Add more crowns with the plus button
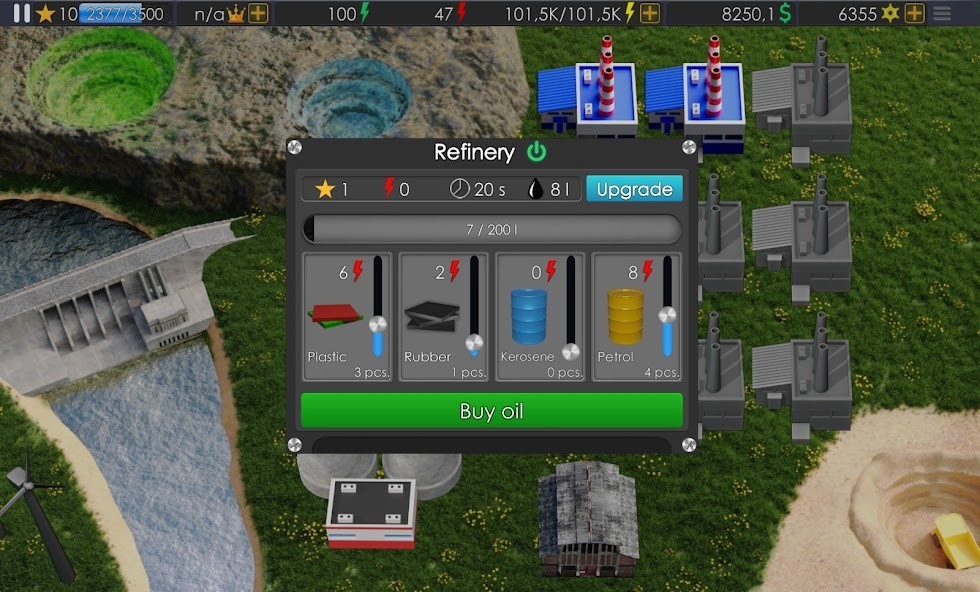Image resolution: width=980 pixels, height=592 pixels. click(258, 14)
